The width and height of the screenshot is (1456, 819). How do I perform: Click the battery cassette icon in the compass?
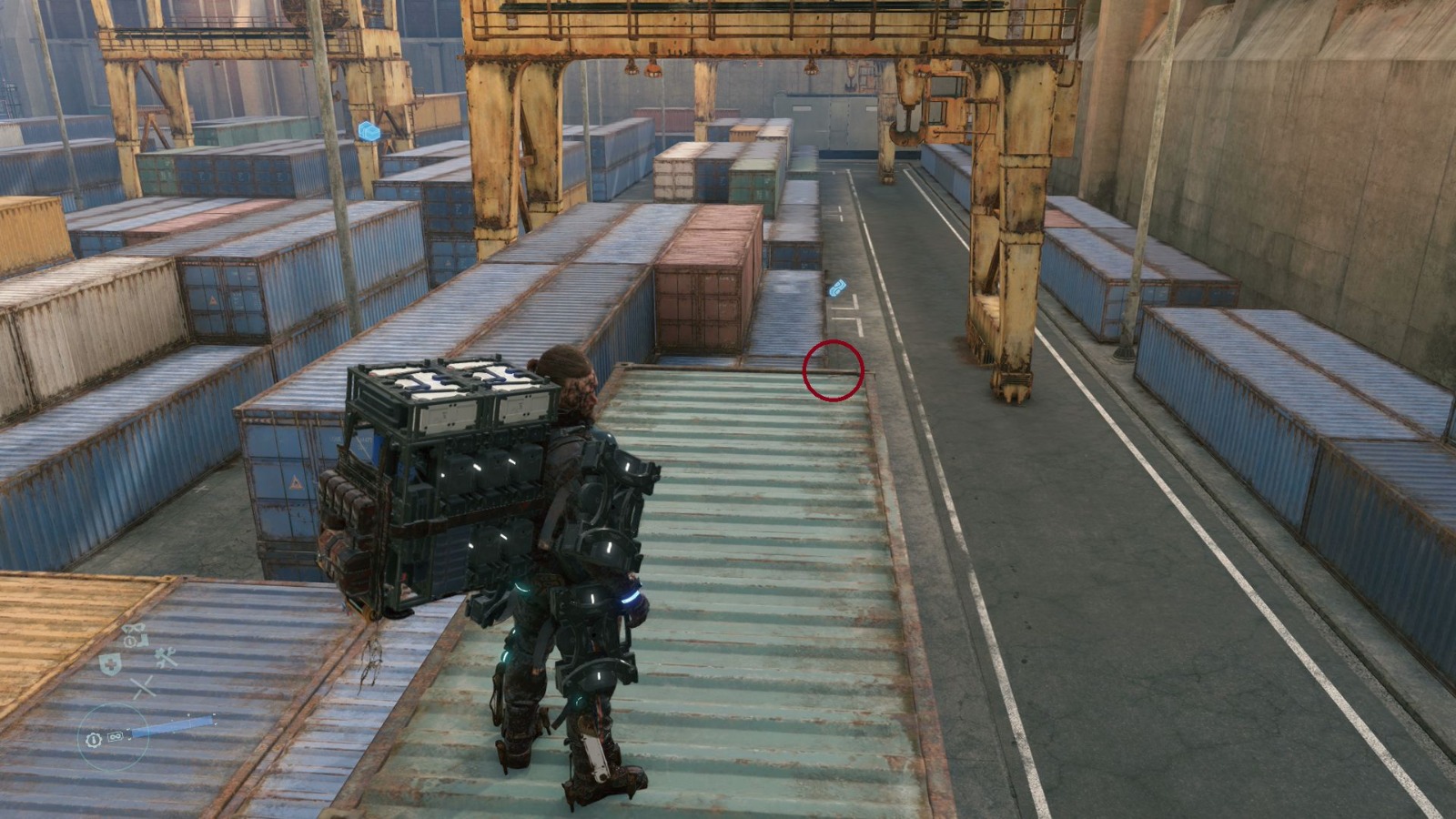[x=114, y=737]
